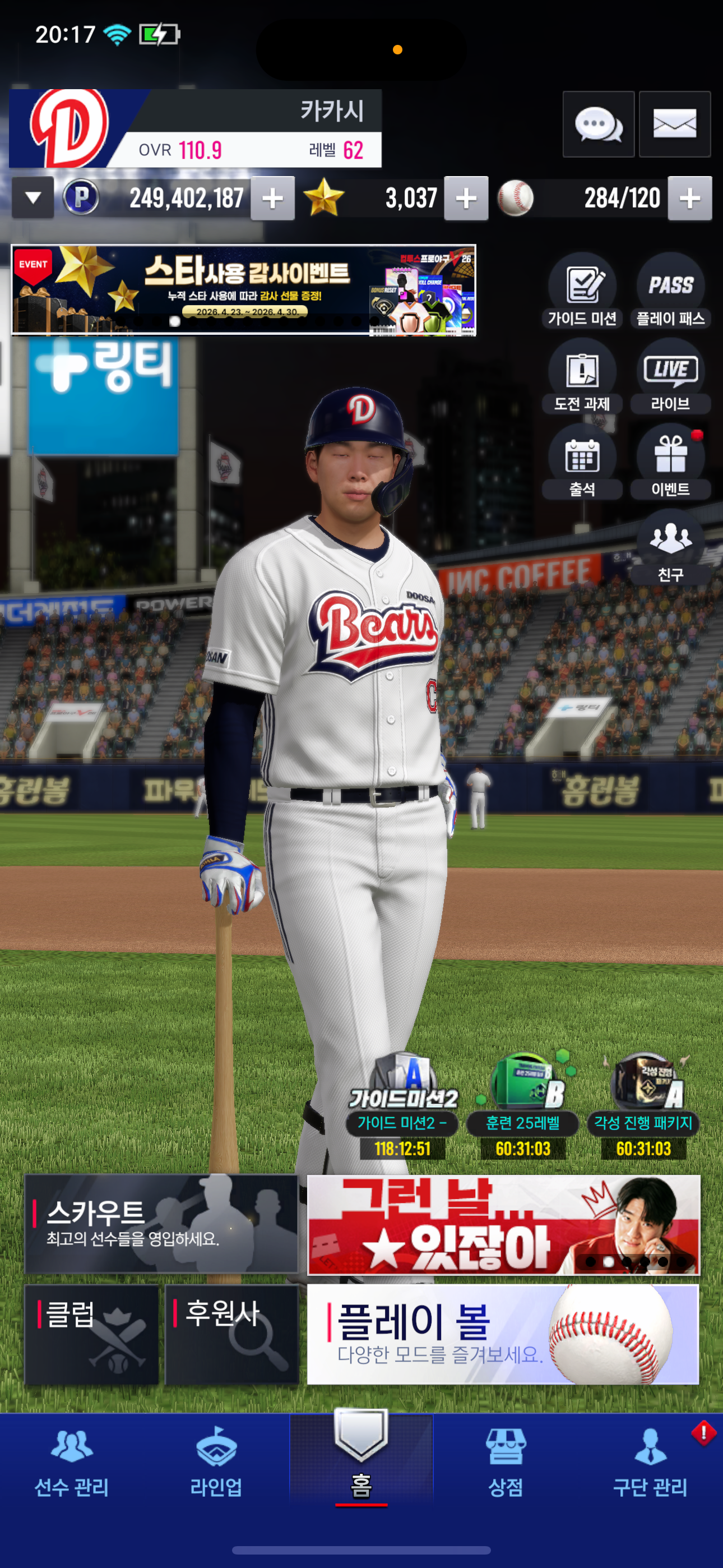
Task: Open 출석 attendance calendar
Action: (582, 463)
